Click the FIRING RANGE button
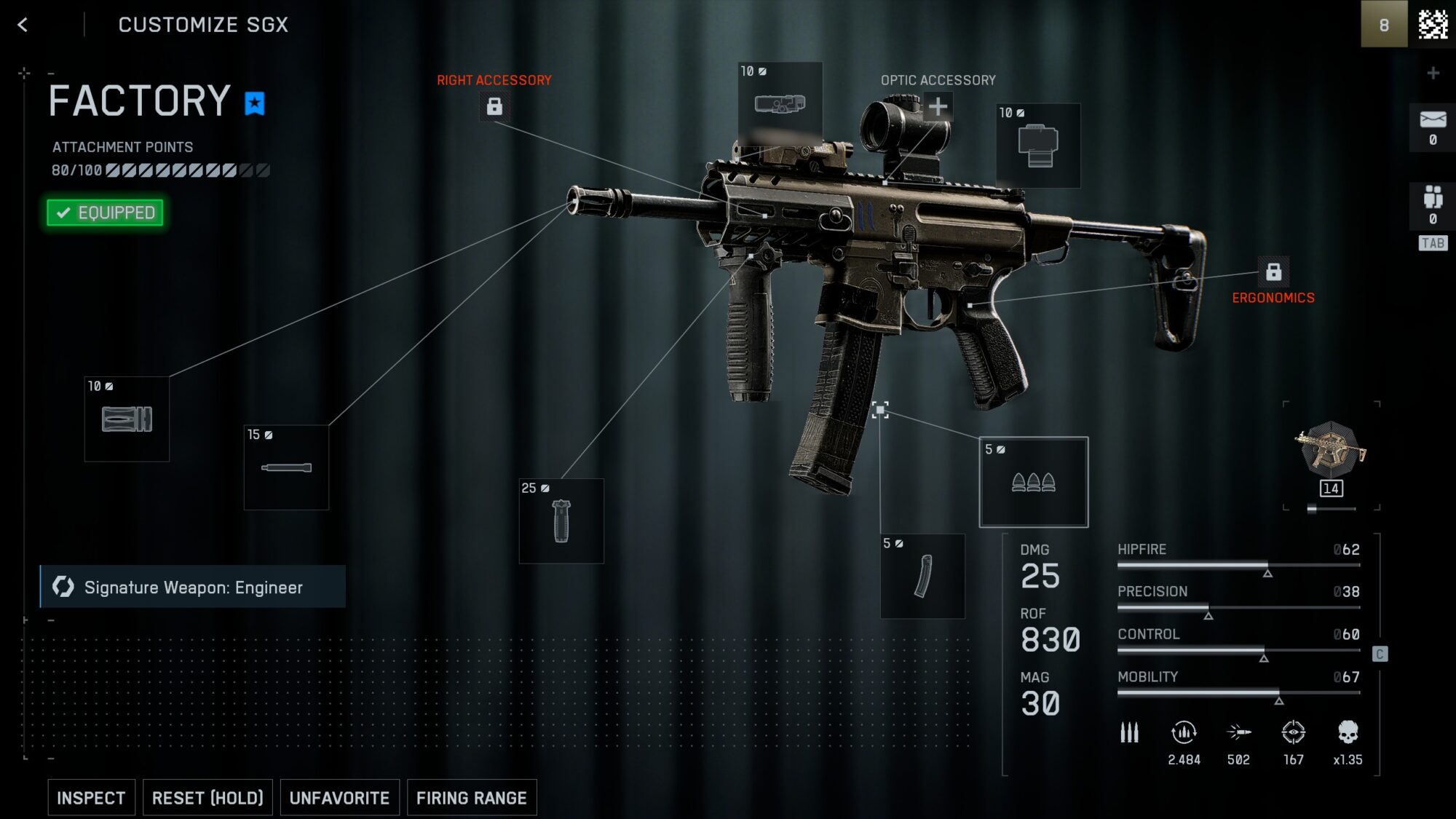 coord(472,797)
